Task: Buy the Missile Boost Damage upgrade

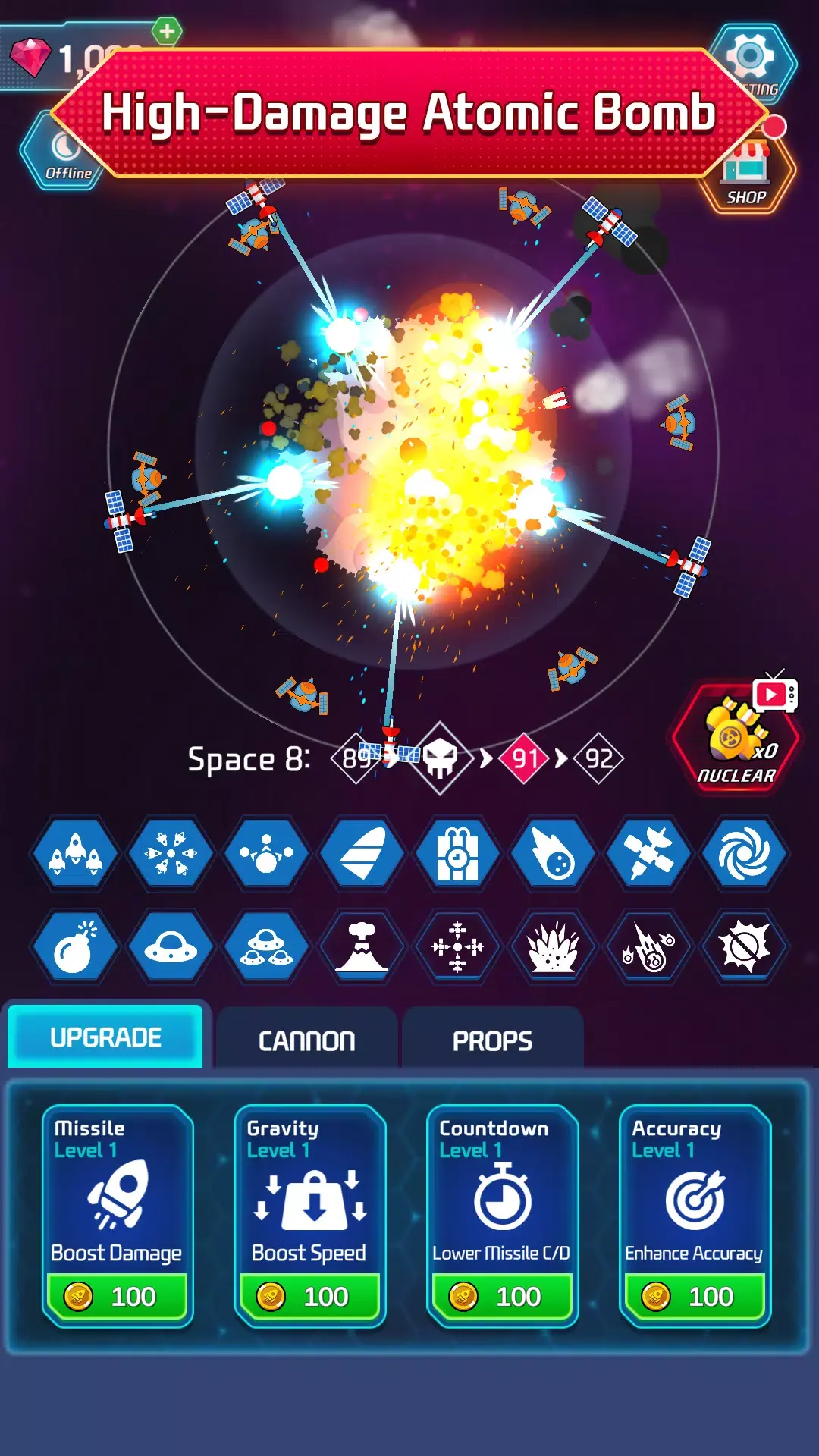Action: pyautogui.click(x=118, y=1296)
